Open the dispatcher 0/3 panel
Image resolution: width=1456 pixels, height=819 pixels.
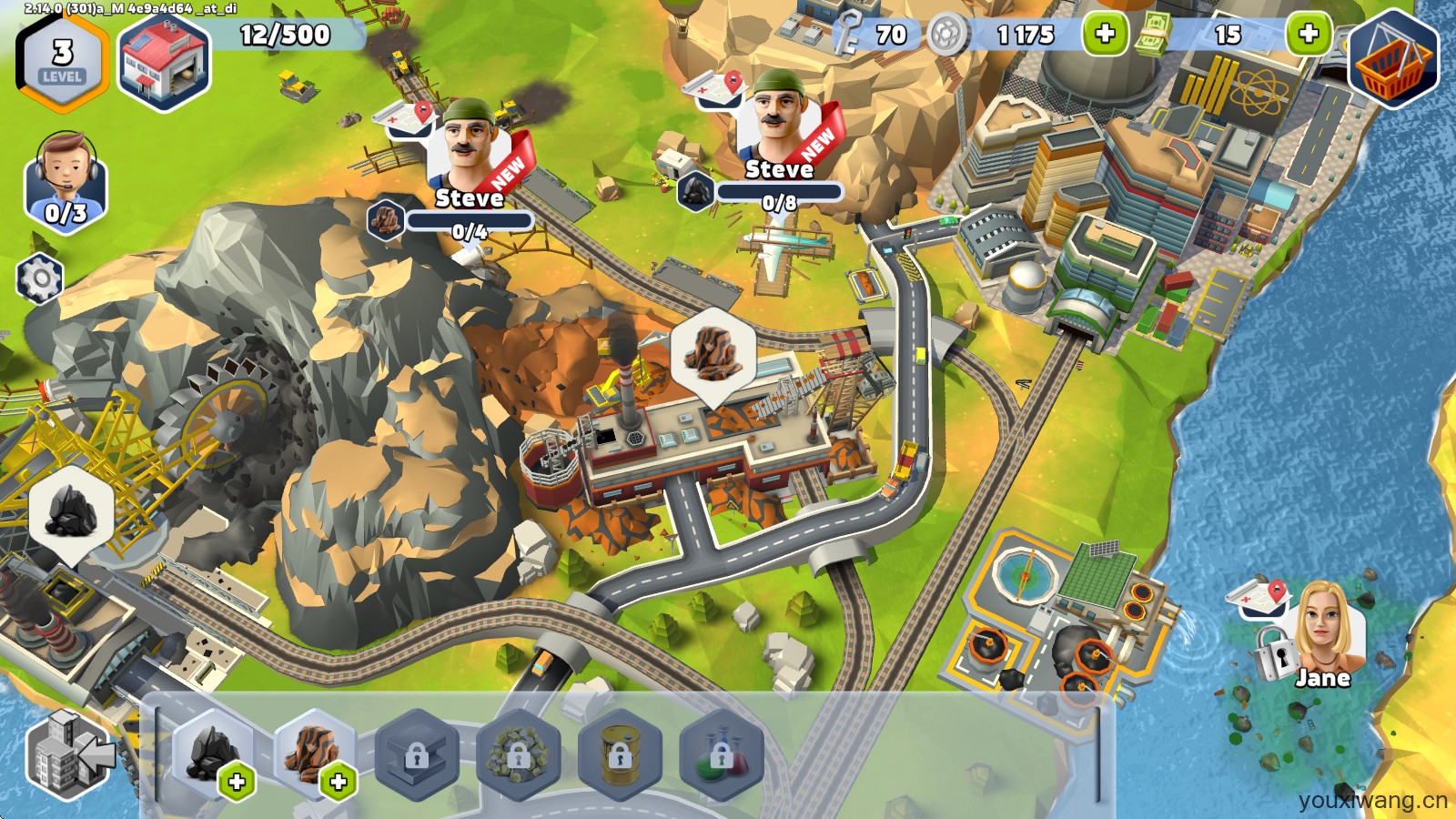[66, 182]
